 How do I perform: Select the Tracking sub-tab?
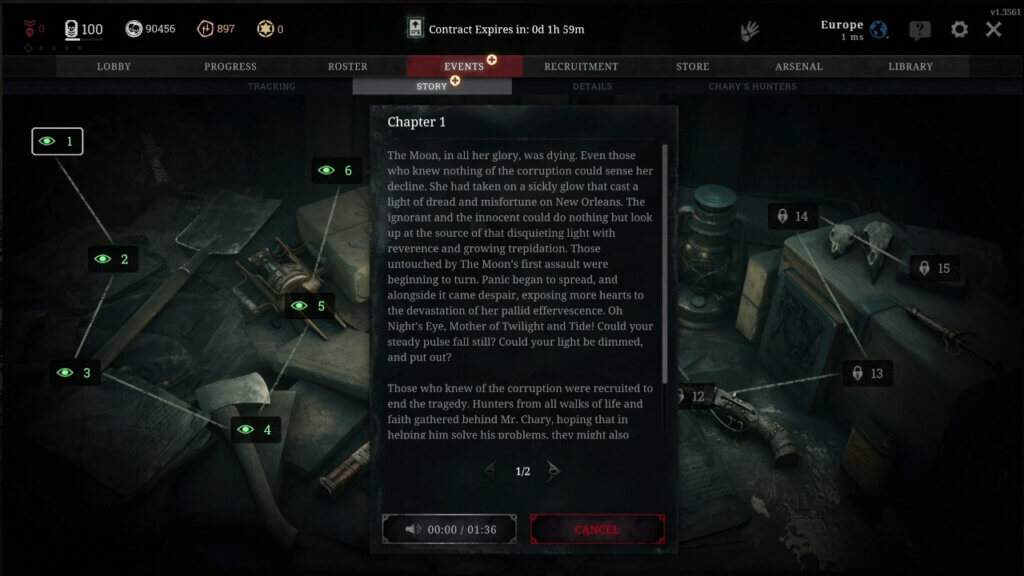tap(272, 87)
